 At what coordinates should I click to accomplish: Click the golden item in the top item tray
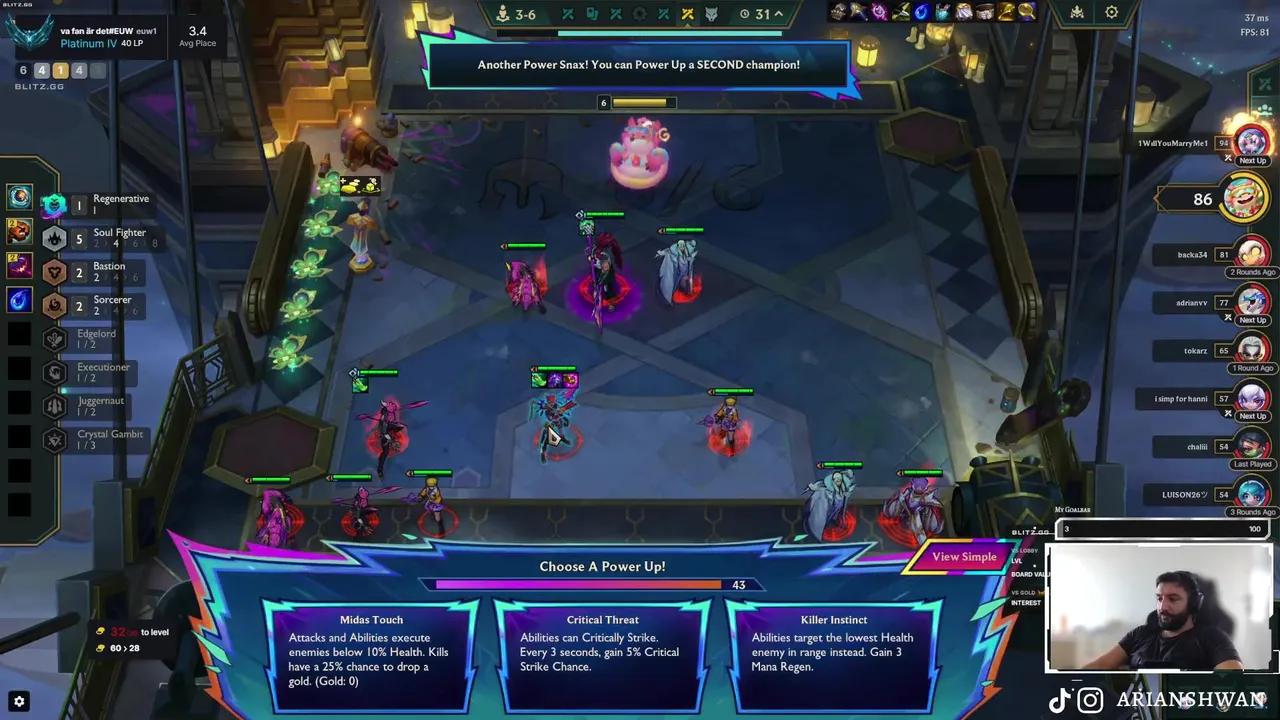coord(1005,13)
